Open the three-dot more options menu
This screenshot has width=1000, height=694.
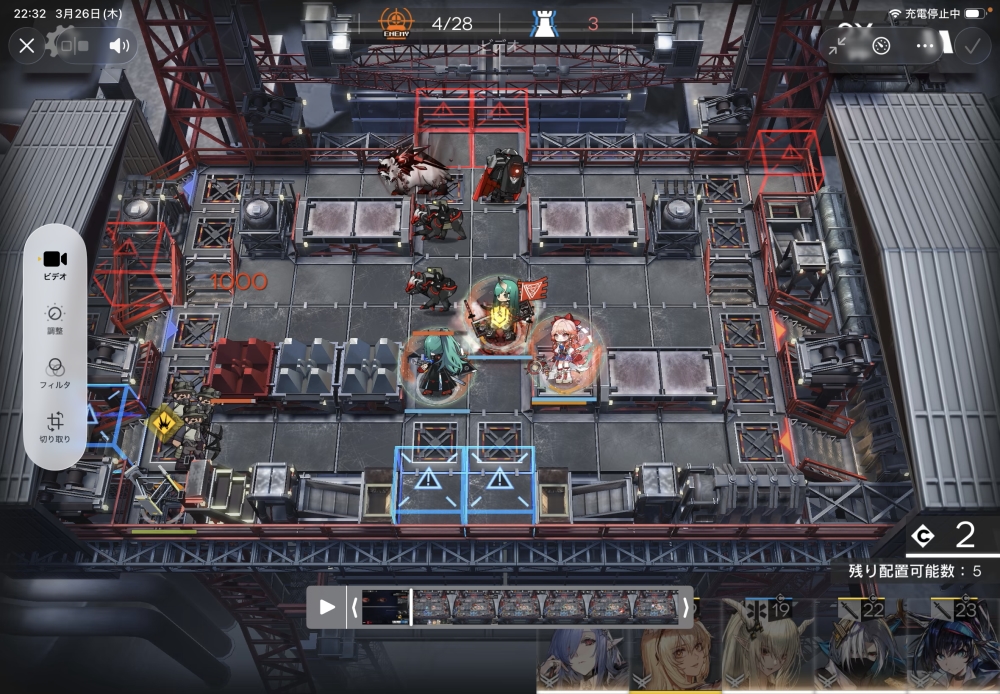(926, 45)
